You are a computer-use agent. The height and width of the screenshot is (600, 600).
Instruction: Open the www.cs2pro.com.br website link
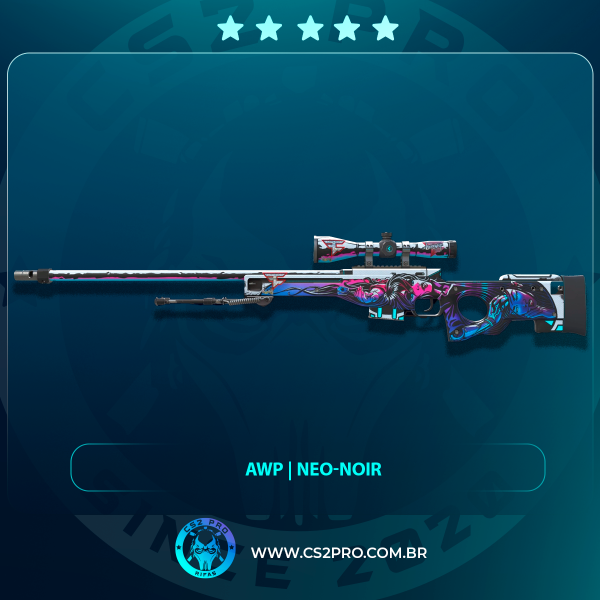pyautogui.click(x=339, y=553)
